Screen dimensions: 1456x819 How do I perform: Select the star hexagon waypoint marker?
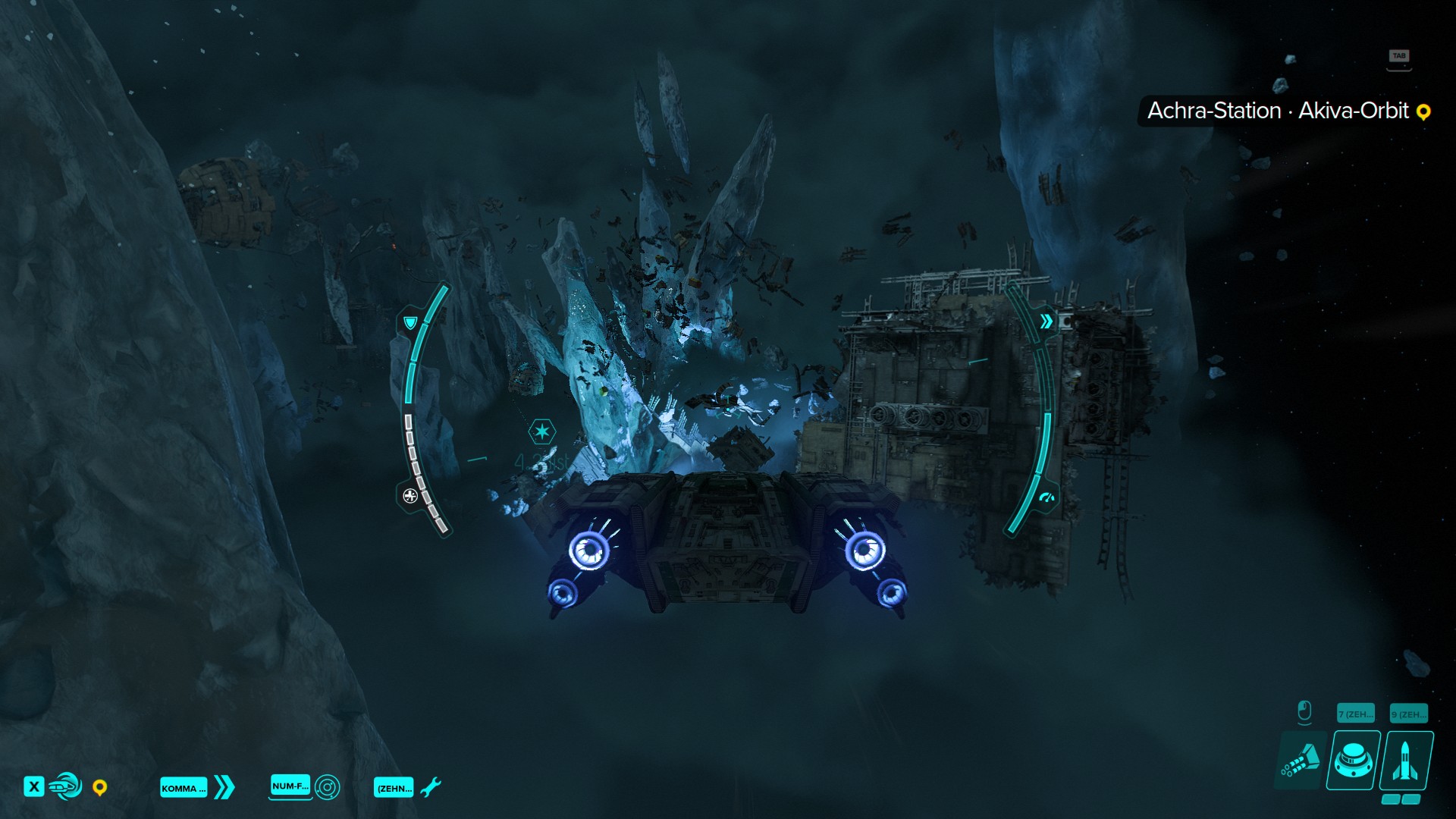click(541, 431)
